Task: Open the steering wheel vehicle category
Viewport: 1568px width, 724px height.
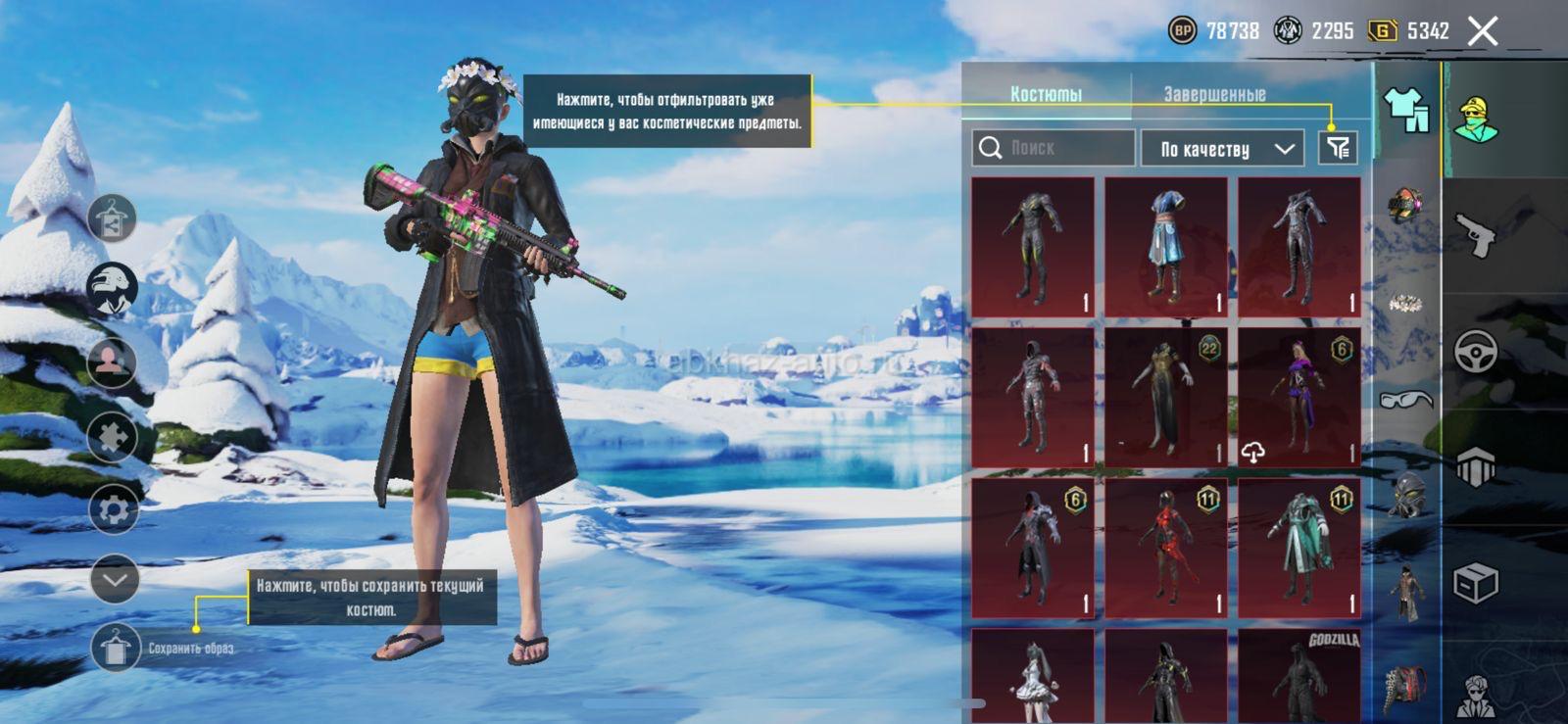Action: click(x=1475, y=351)
